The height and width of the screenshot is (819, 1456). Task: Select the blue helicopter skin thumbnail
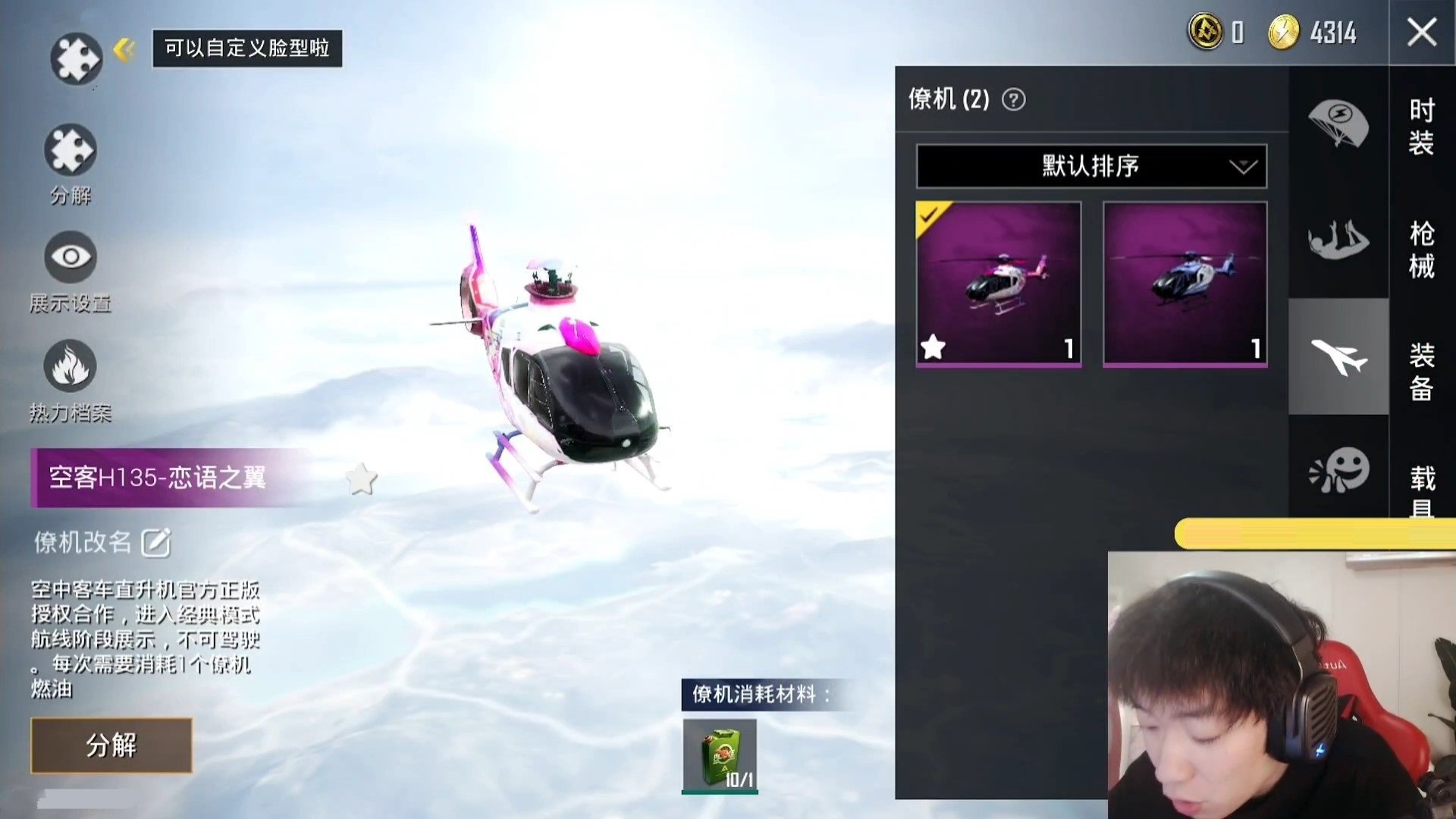pos(1185,284)
